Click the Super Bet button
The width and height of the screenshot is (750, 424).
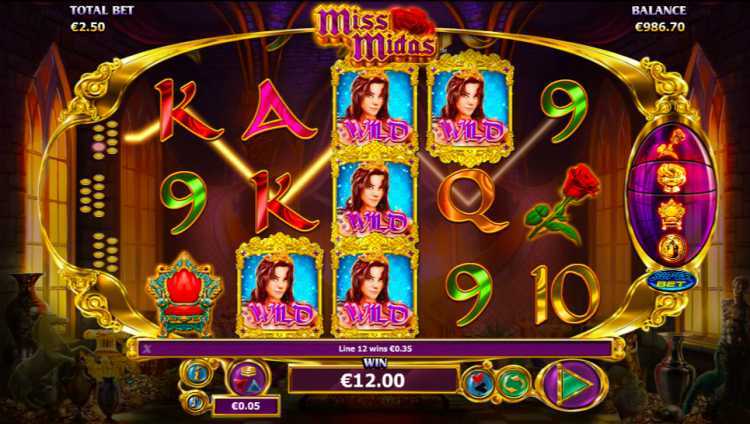(x=665, y=280)
